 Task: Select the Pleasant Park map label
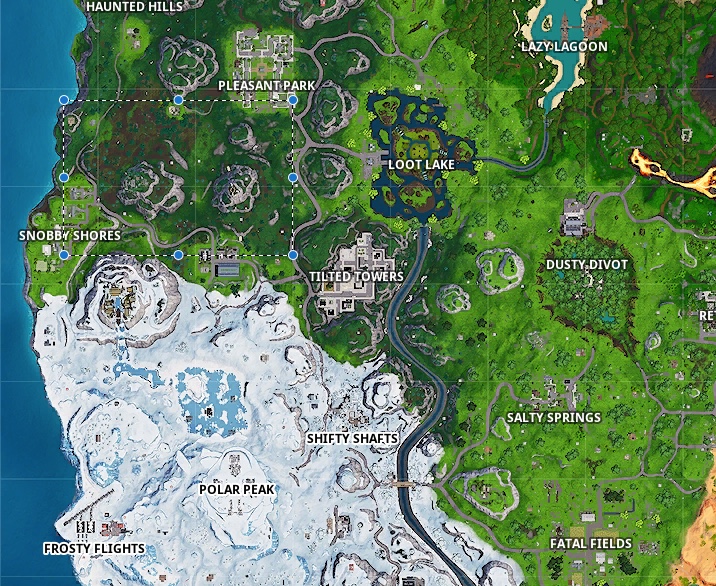click(267, 86)
